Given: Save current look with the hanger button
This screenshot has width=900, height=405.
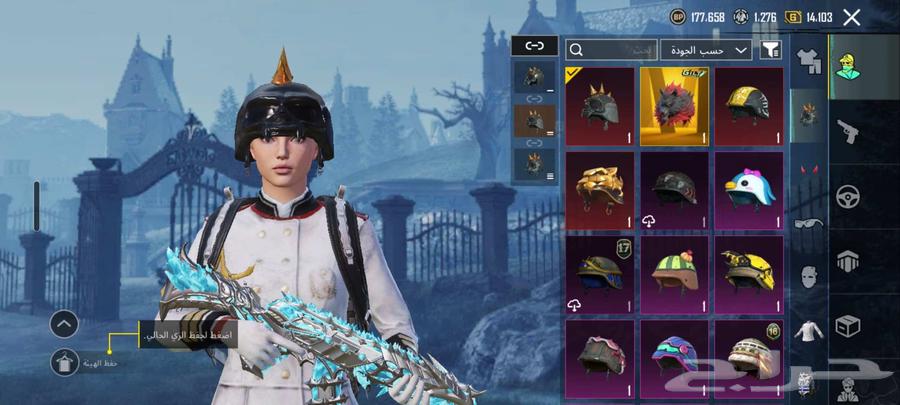Looking at the screenshot, I should click(65, 363).
